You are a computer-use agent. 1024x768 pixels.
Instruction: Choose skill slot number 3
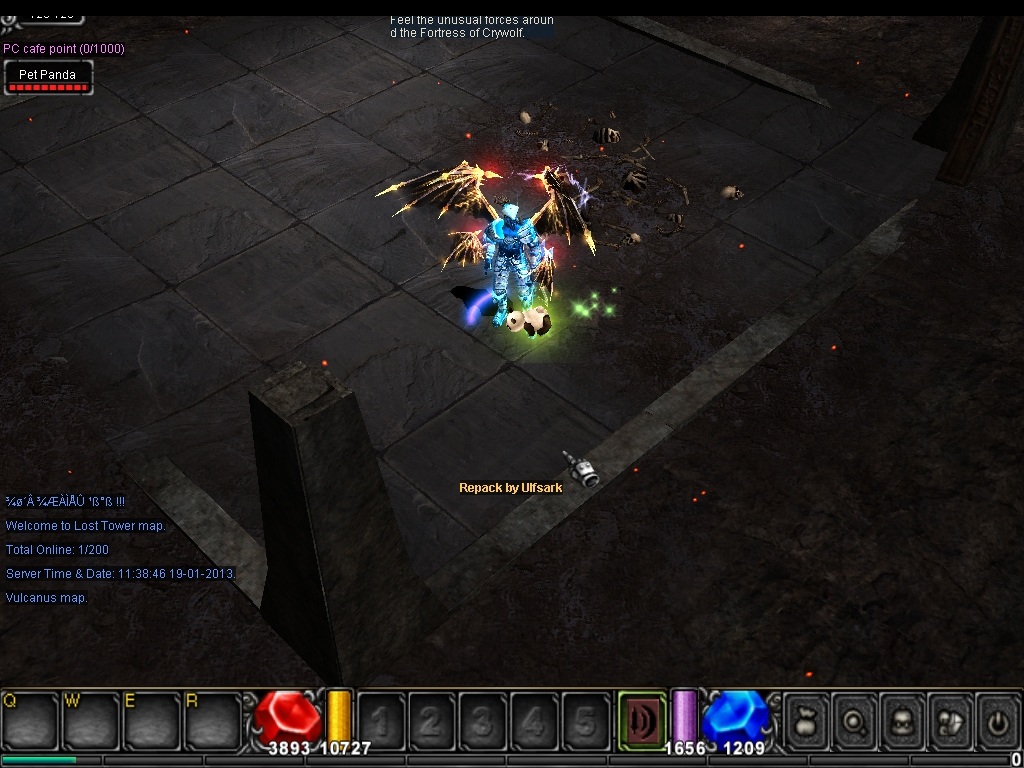tap(482, 719)
